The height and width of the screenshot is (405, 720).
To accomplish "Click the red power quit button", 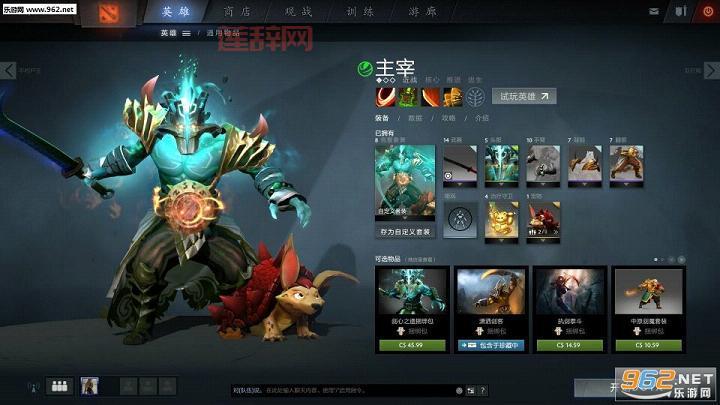I will click(x=708, y=11).
